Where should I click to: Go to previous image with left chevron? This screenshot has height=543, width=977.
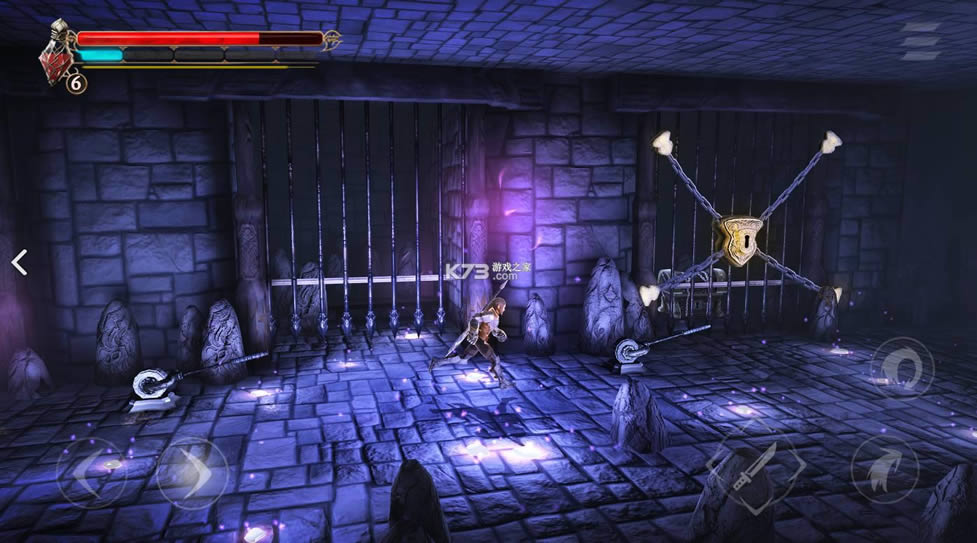18,262
